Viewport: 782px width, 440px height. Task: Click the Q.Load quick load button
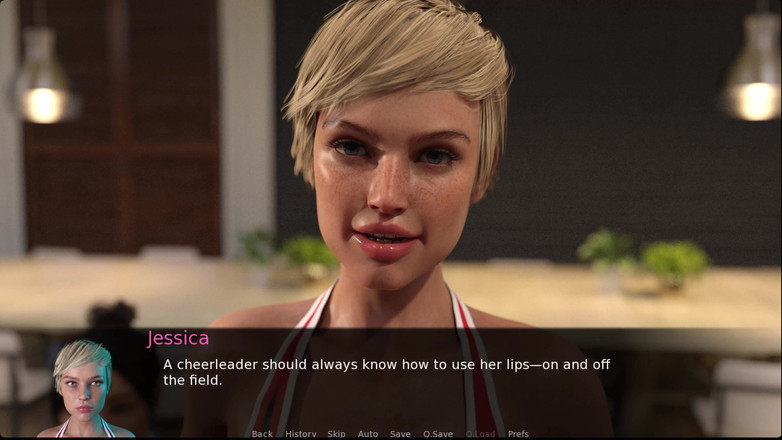point(480,434)
